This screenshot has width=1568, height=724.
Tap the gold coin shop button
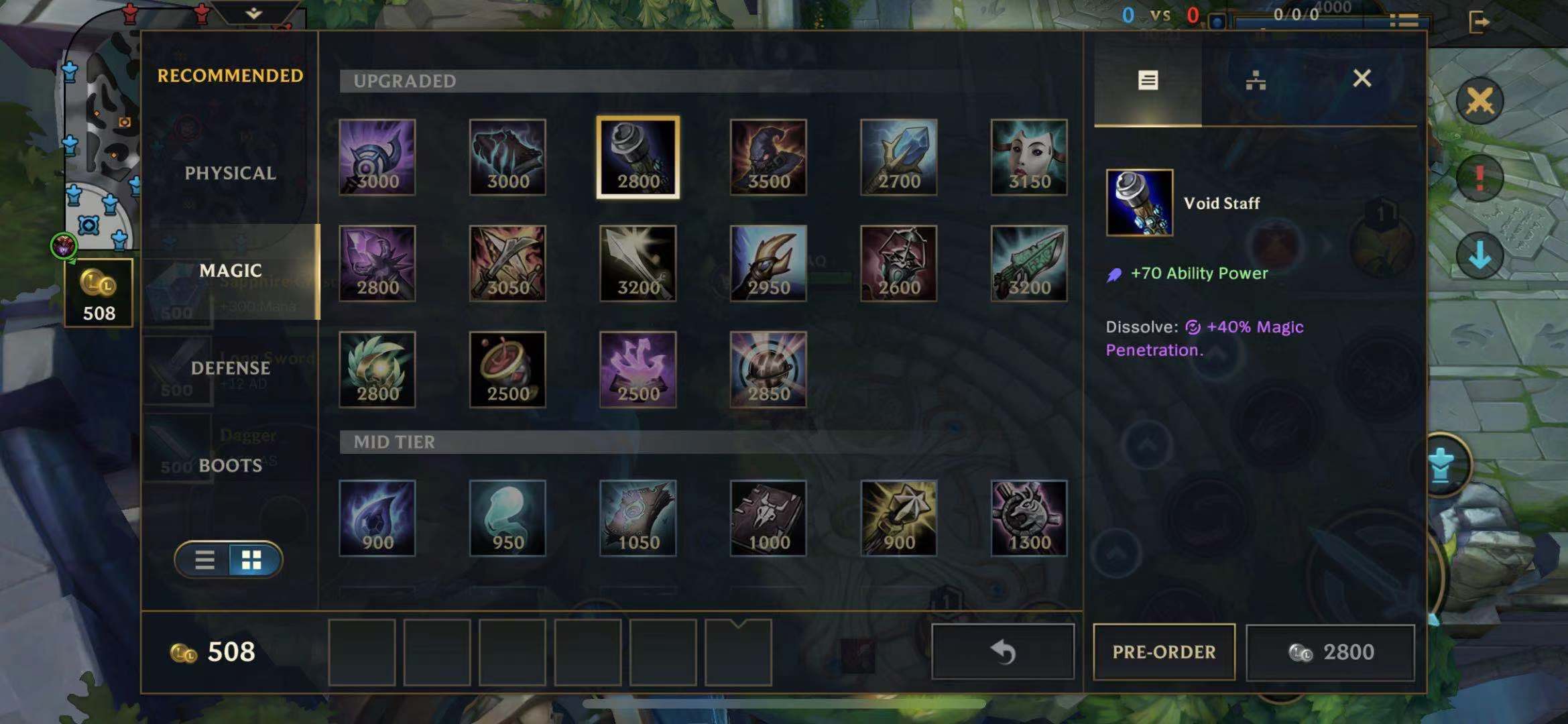click(99, 292)
